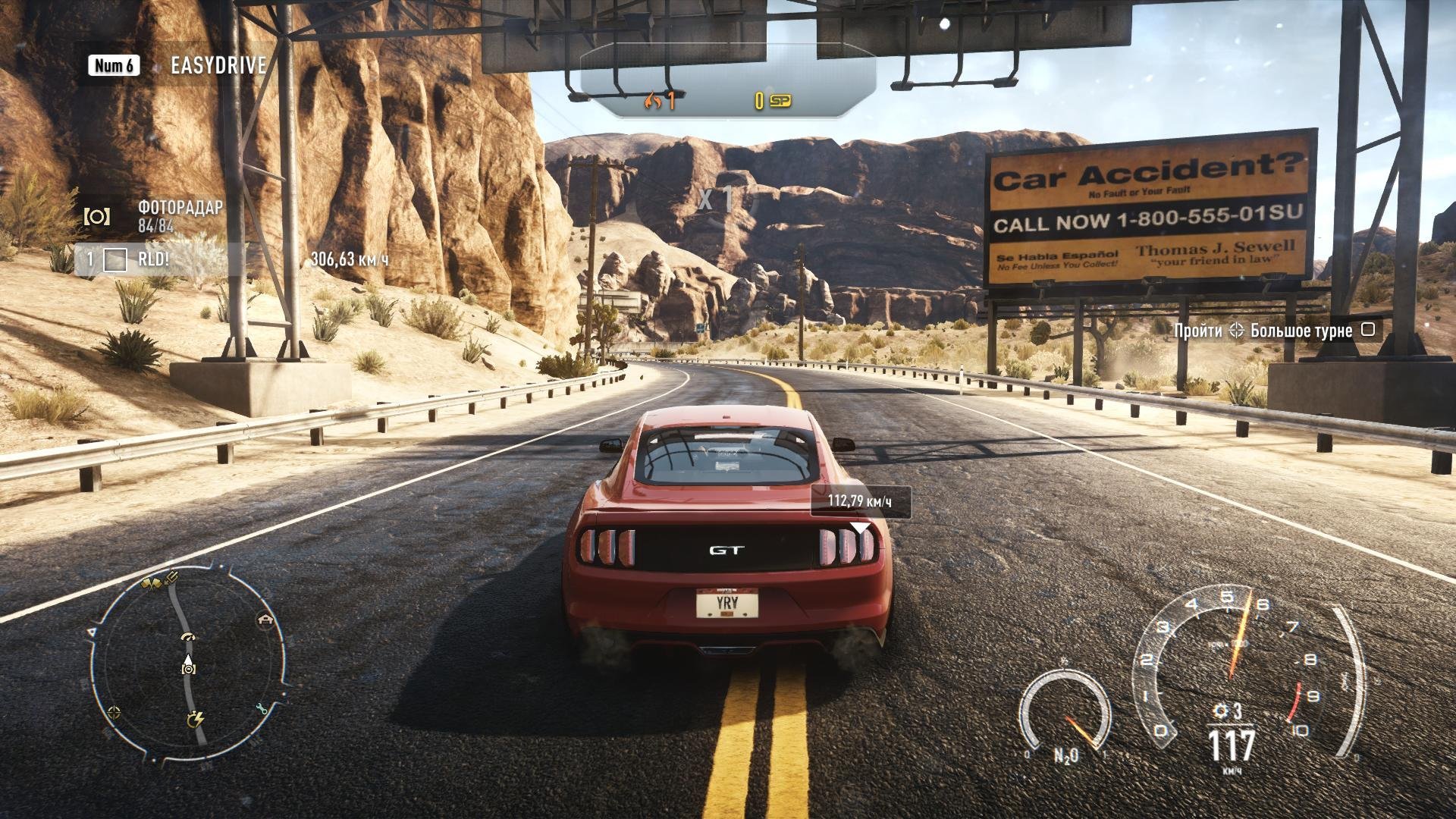
Task: Click the tachometer RPM dial
Action: [x=1228, y=667]
